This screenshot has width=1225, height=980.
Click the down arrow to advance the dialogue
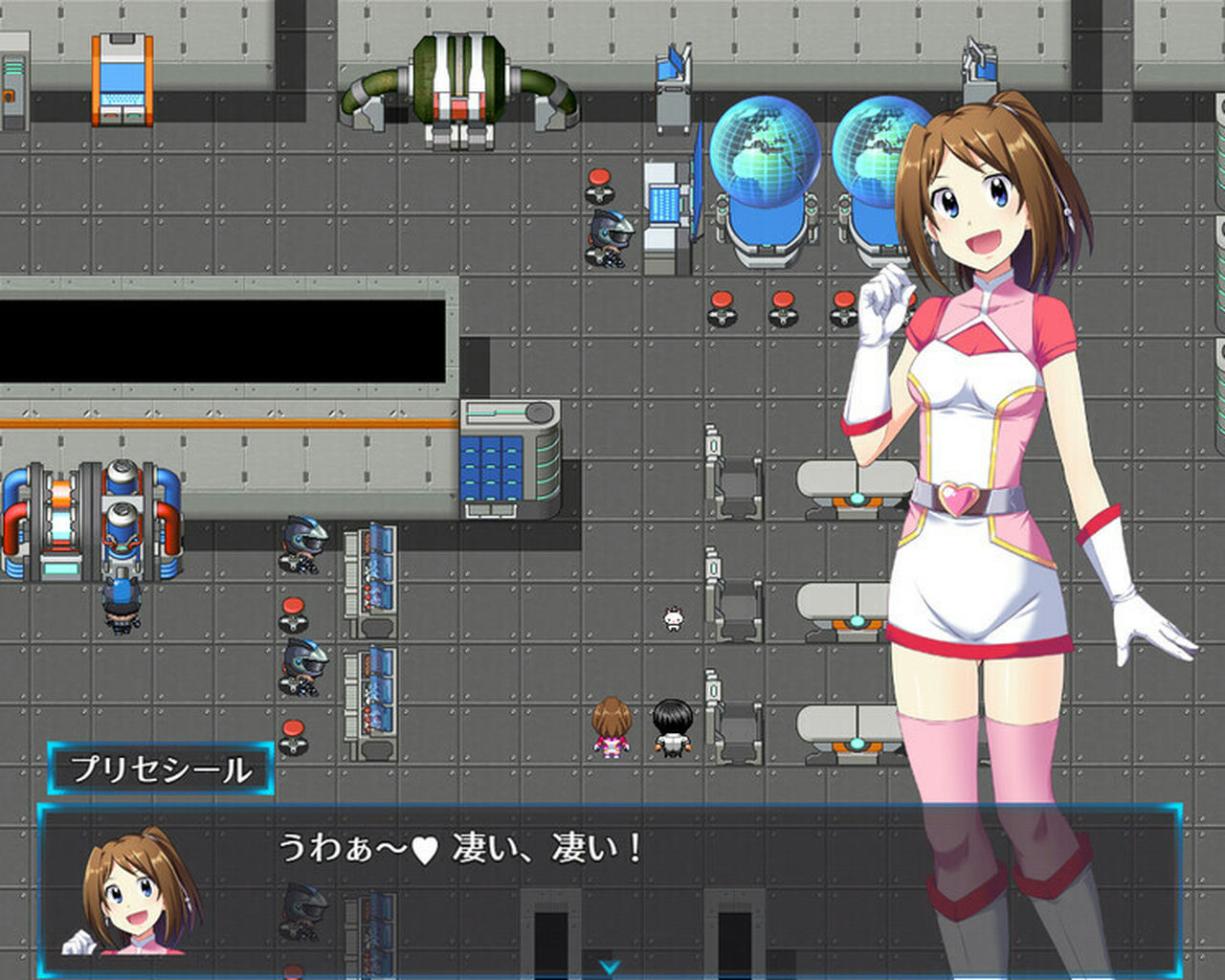(x=612, y=967)
